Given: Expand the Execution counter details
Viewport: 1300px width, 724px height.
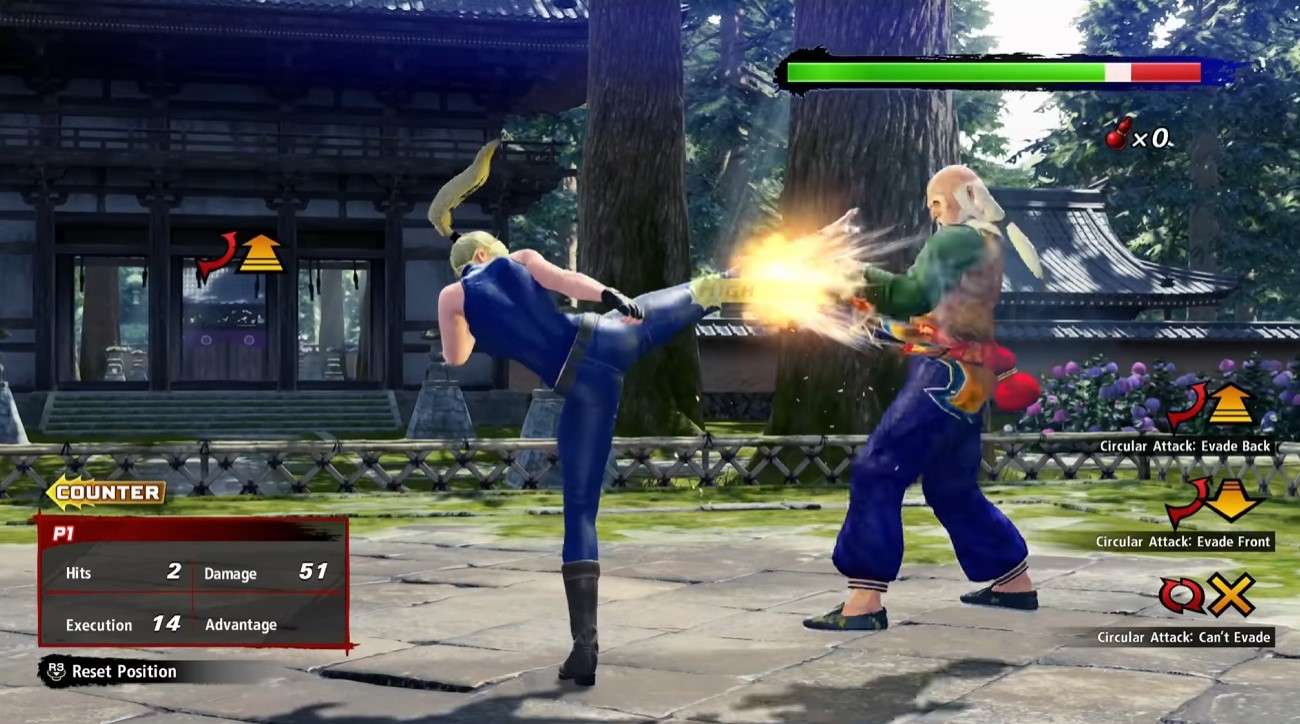Looking at the screenshot, I should click(x=100, y=624).
